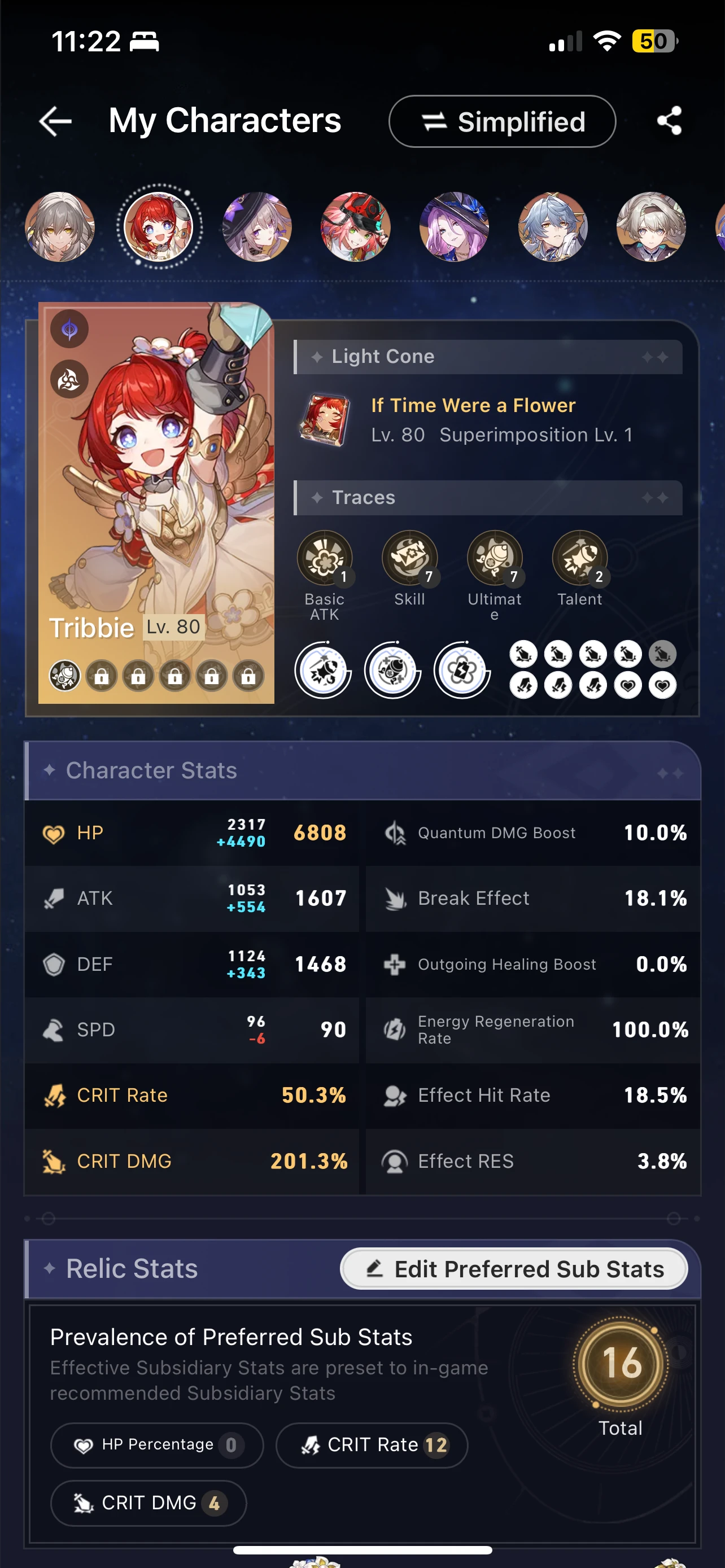Viewport: 725px width, 1568px height.
Task: Switch the Simplified view toggle
Action: pyautogui.click(x=501, y=121)
